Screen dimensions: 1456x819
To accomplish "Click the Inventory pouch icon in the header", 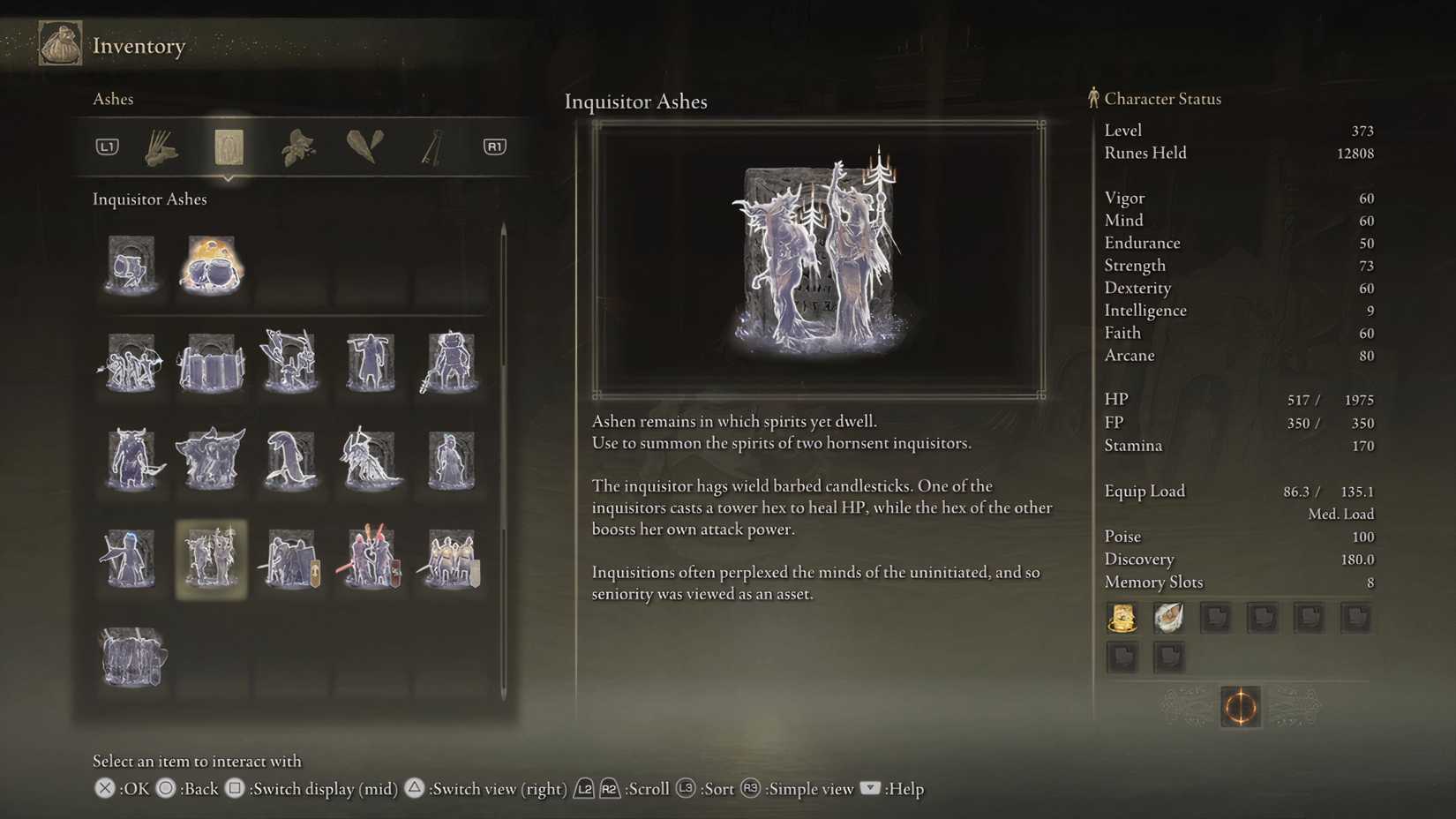I will 58,42.
